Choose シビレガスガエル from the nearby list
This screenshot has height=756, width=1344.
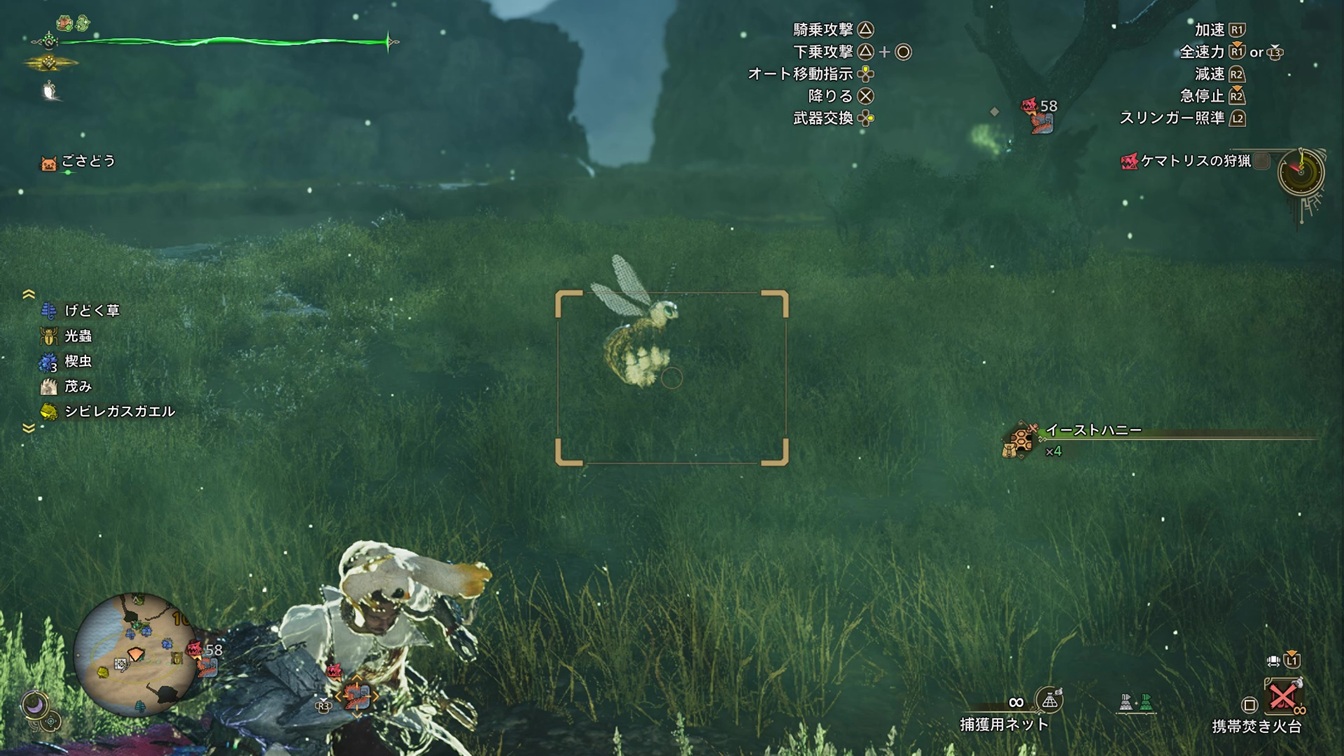tap(119, 412)
